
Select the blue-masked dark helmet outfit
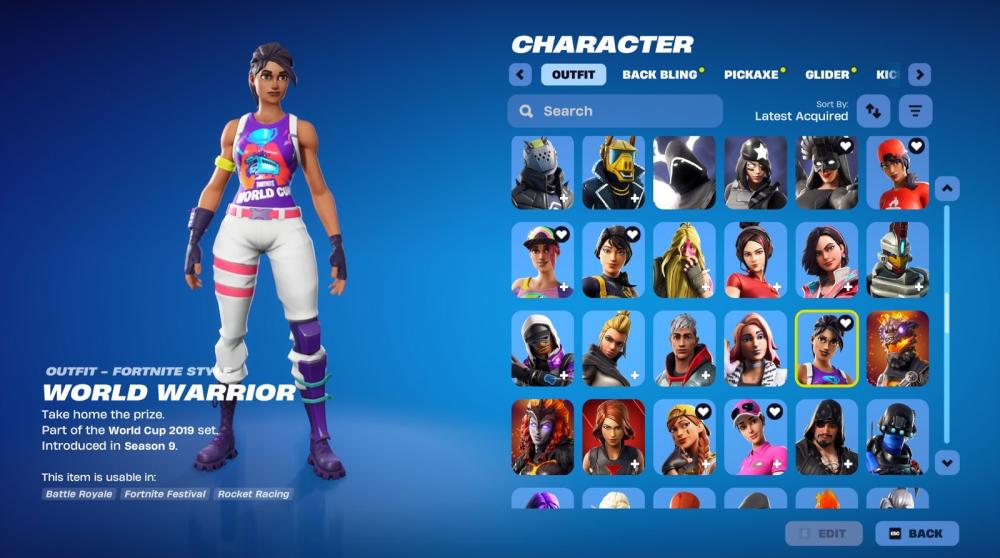pyautogui.click(x=897, y=437)
